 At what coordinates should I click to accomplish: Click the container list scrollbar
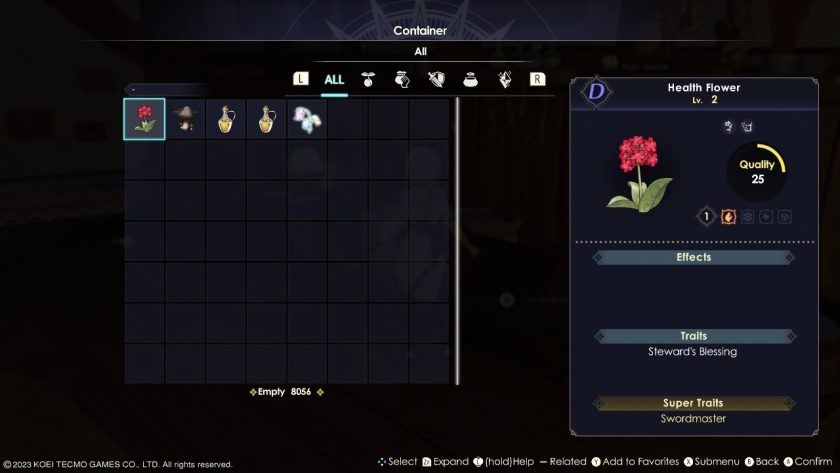[457, 240]
